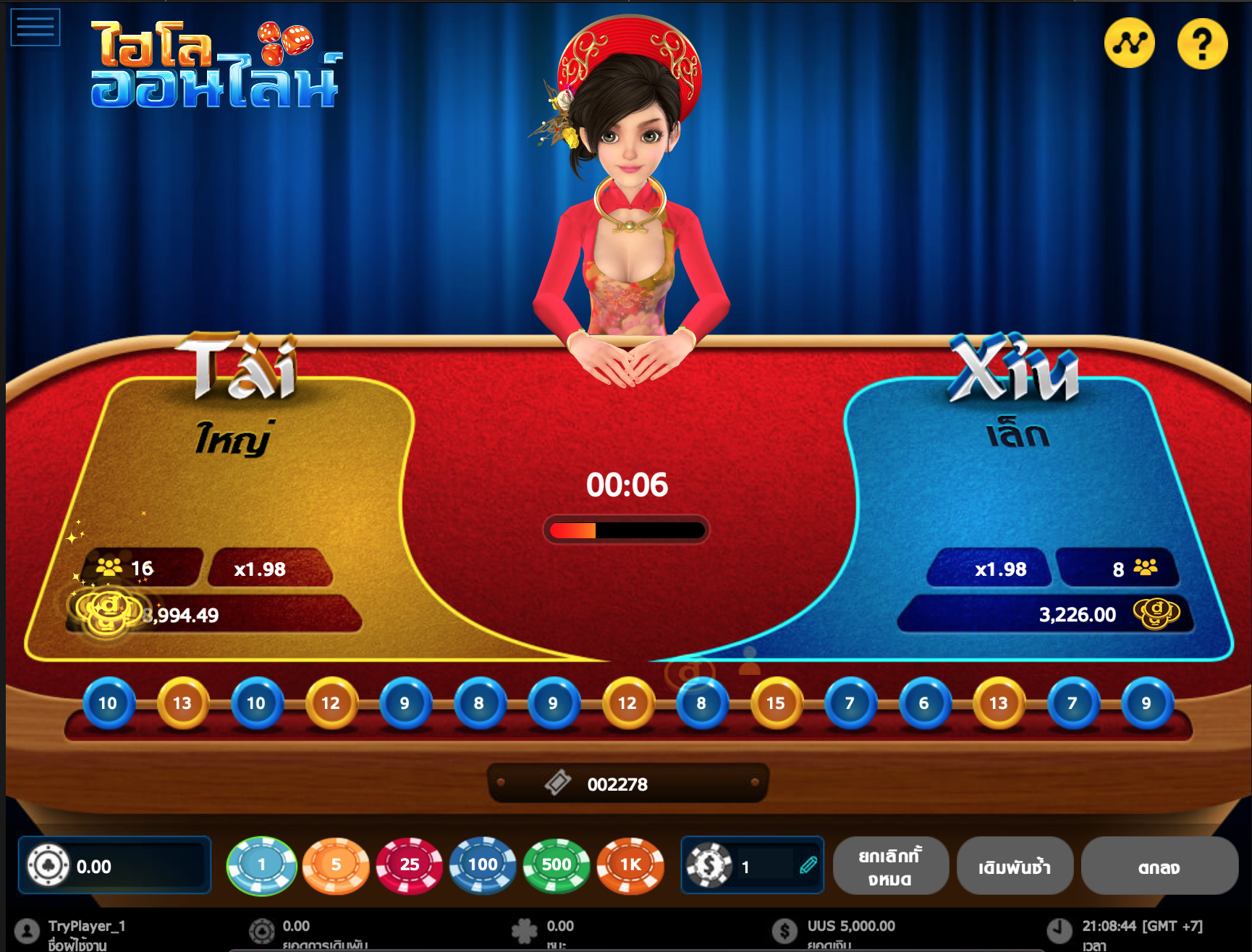Select the green 500 chip

(x=555, y=864)
